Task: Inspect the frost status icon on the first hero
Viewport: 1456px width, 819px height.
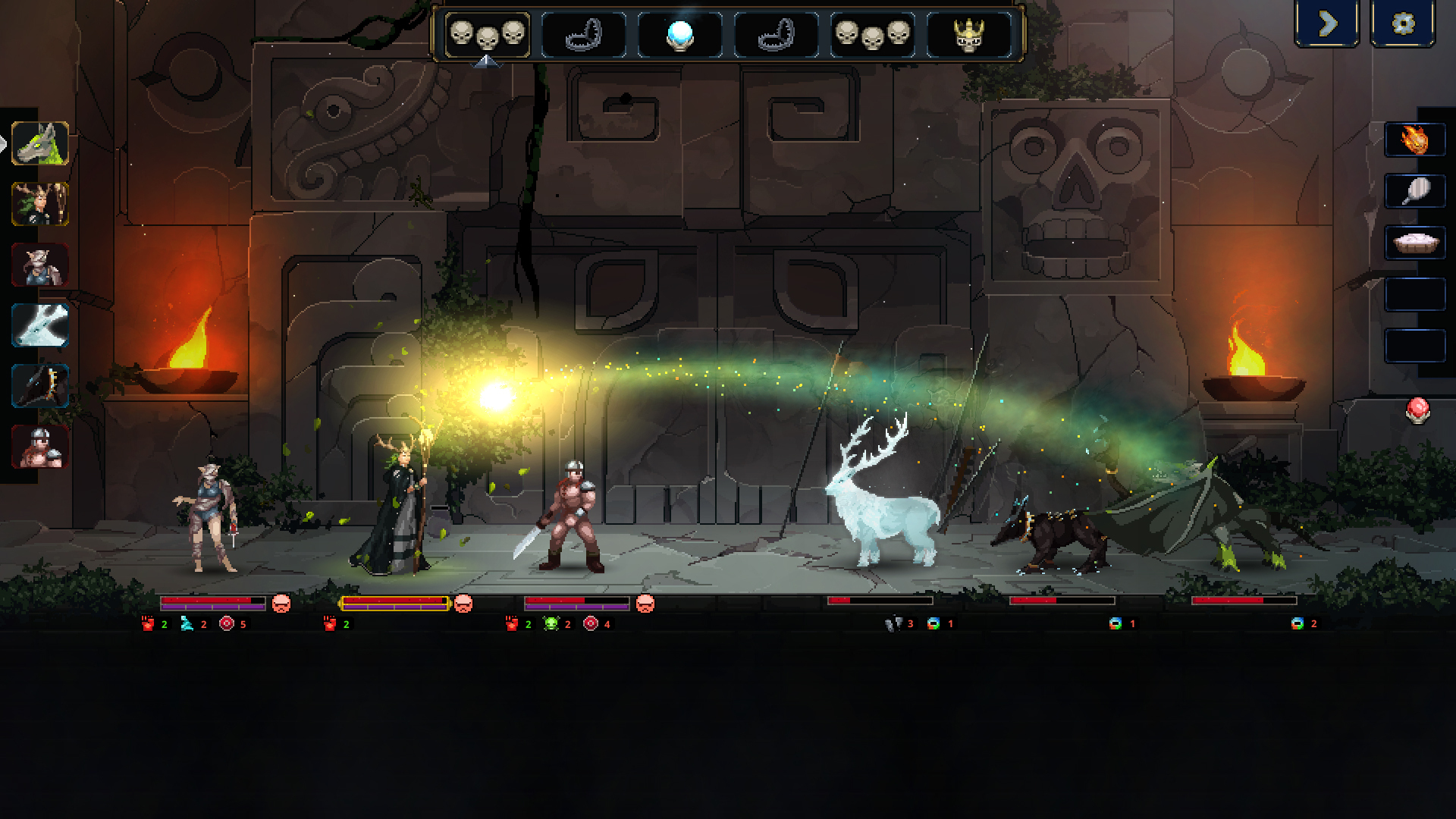Action: click(187, 625)
